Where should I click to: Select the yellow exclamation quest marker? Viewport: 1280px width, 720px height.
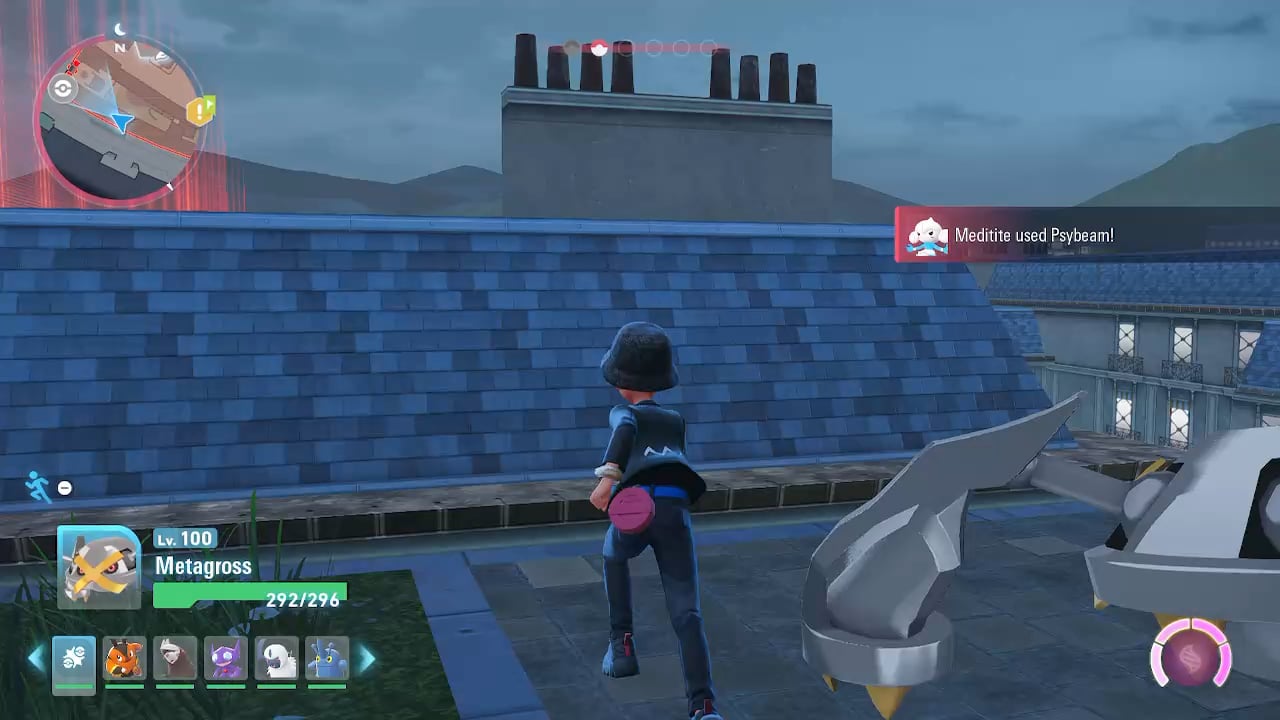pyautogui.click(x=201, y=110)
